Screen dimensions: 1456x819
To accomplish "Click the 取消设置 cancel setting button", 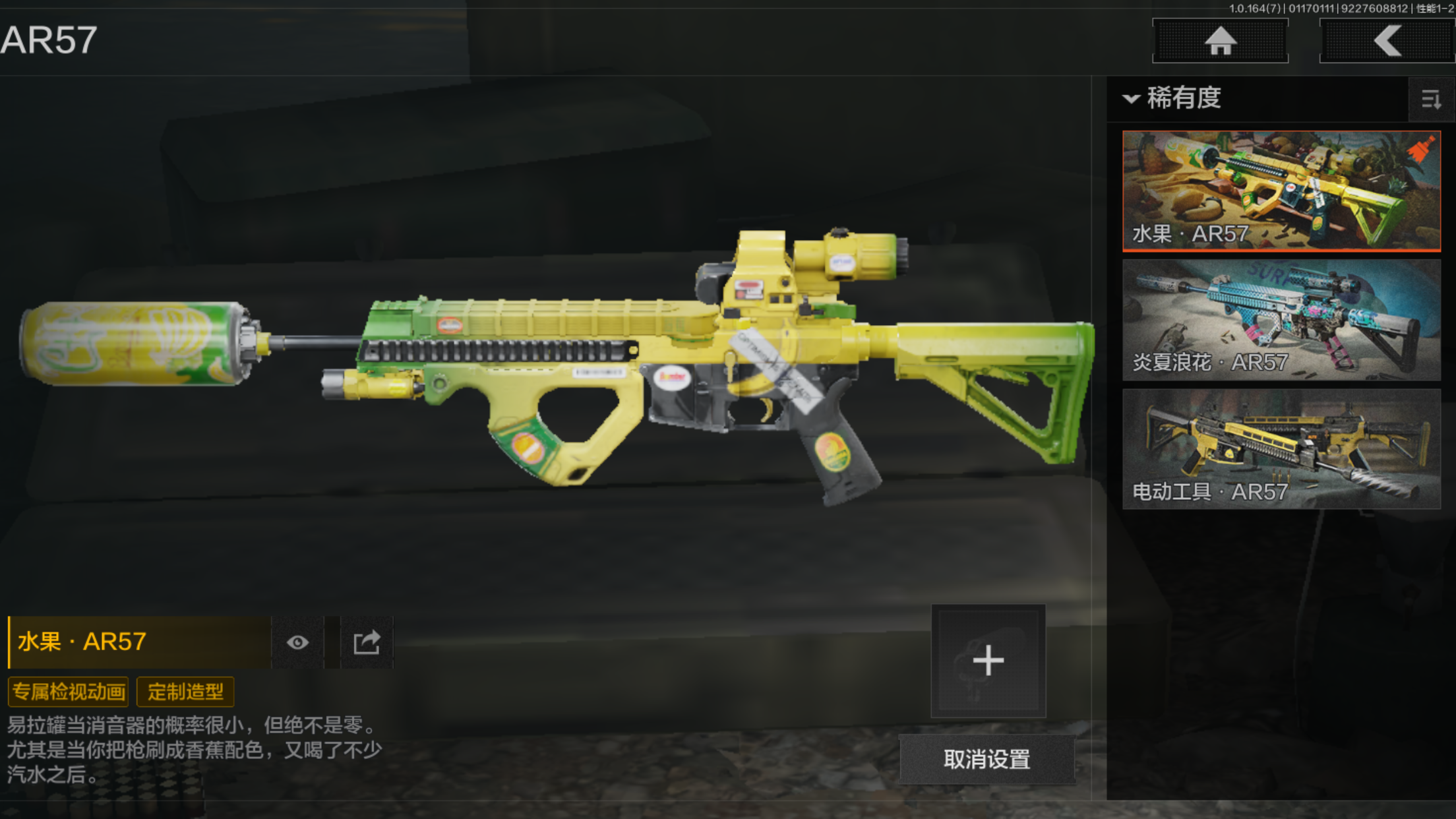I will point(986,760).
